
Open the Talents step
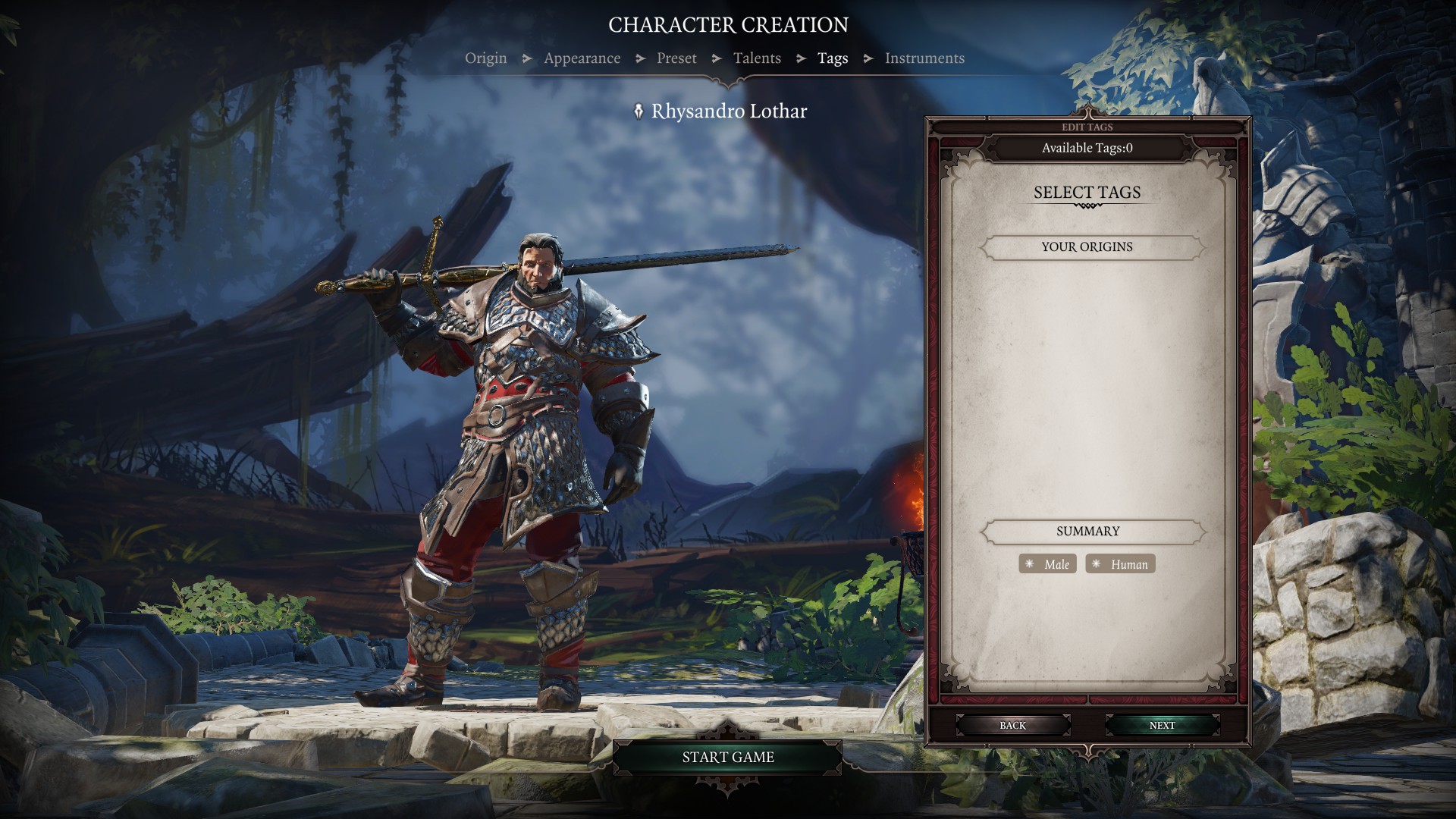[x=757, y=58]
